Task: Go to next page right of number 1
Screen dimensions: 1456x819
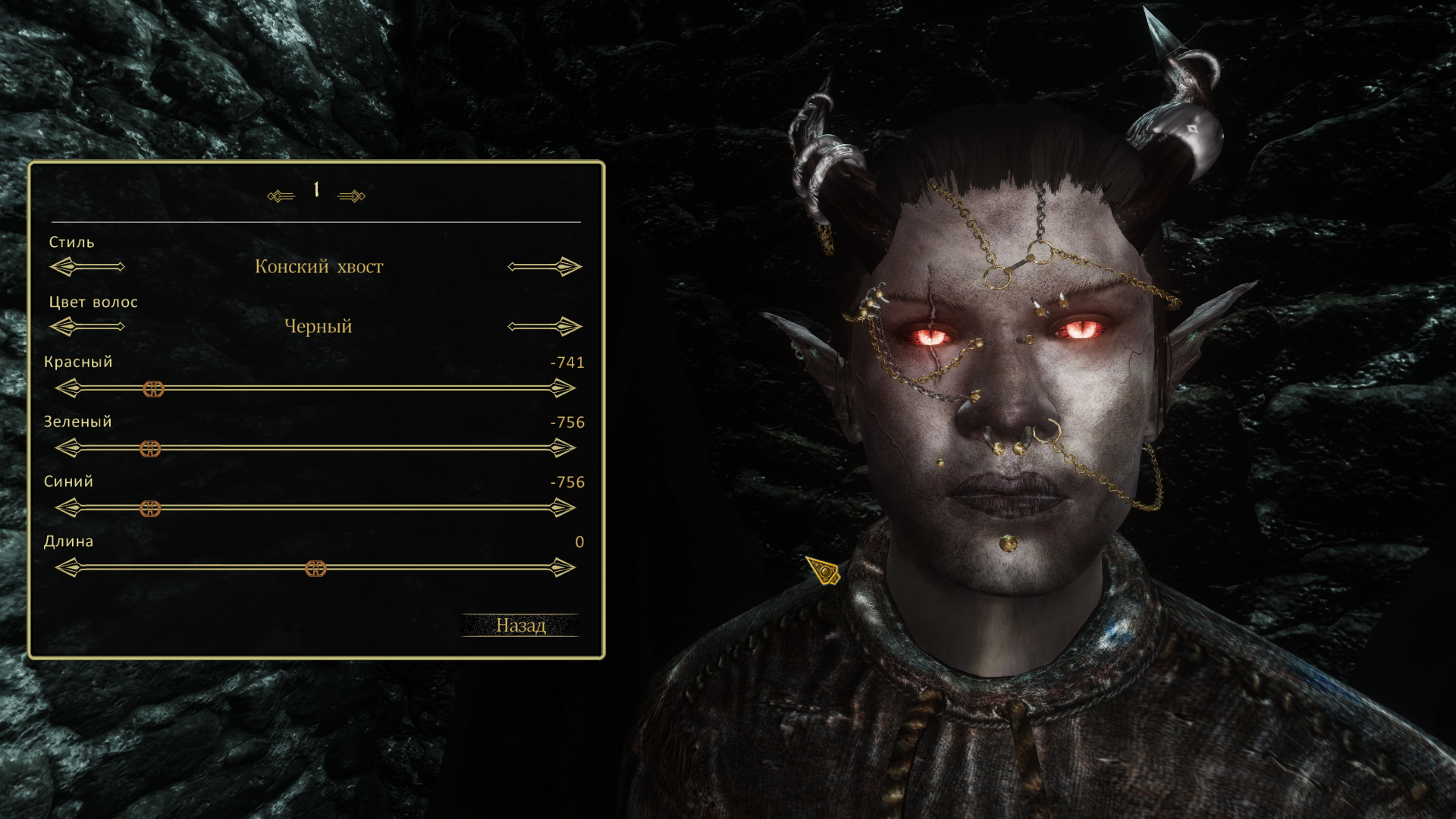Action: pyautogui.click(x=351, y=196)
